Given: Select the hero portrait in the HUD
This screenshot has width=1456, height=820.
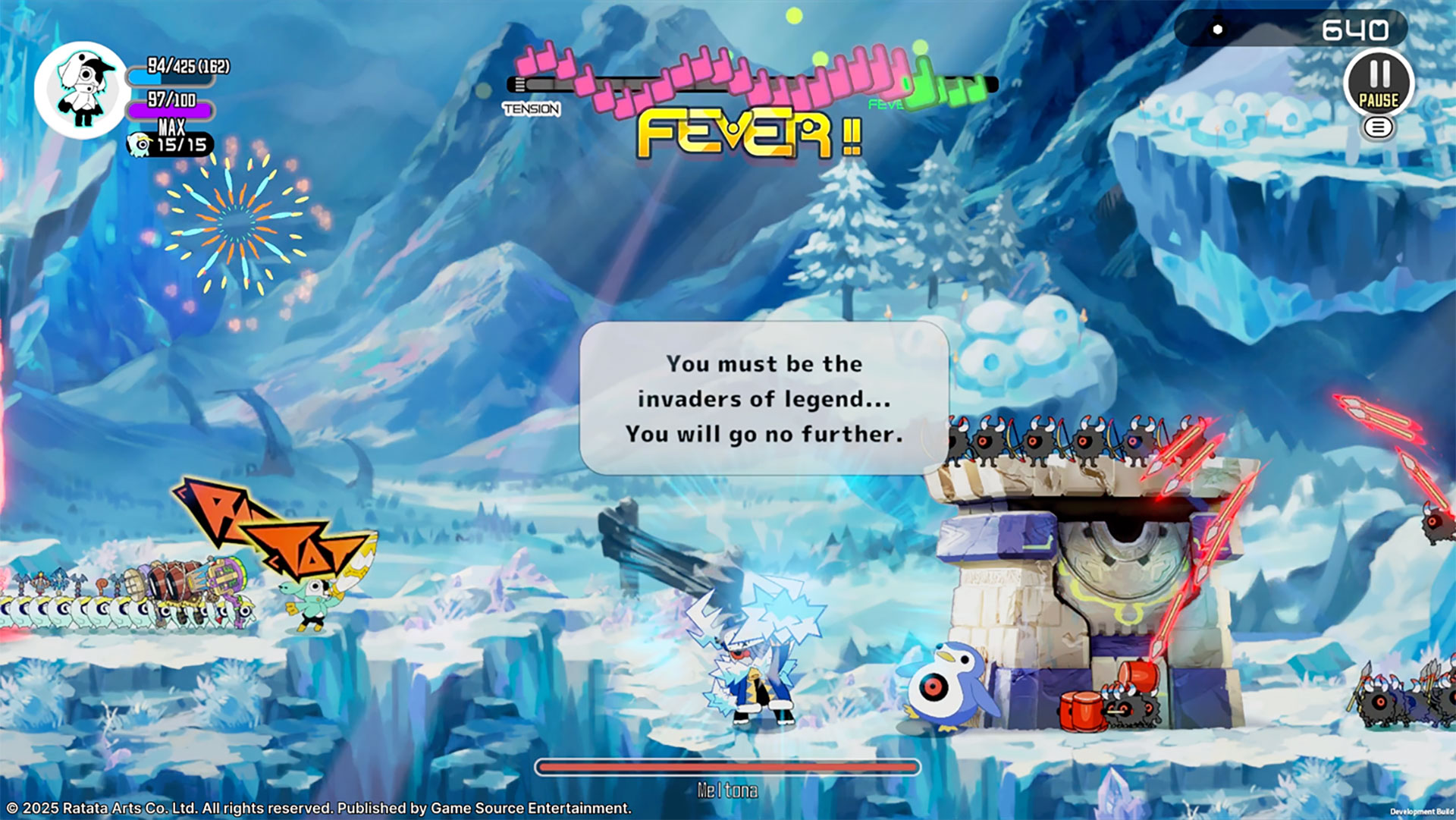Looking at the screenshot, I should (82, 90).
